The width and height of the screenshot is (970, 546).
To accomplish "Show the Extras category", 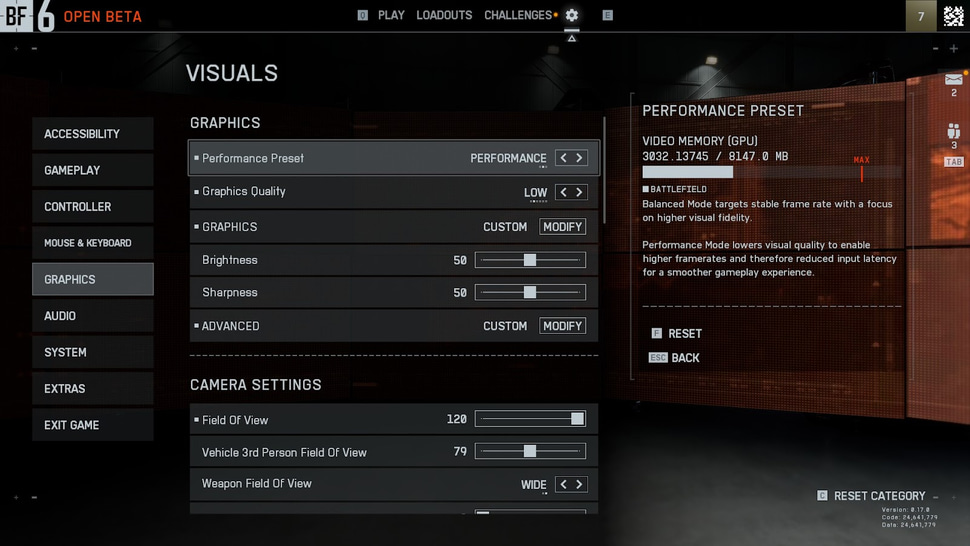I will [92, 389].
